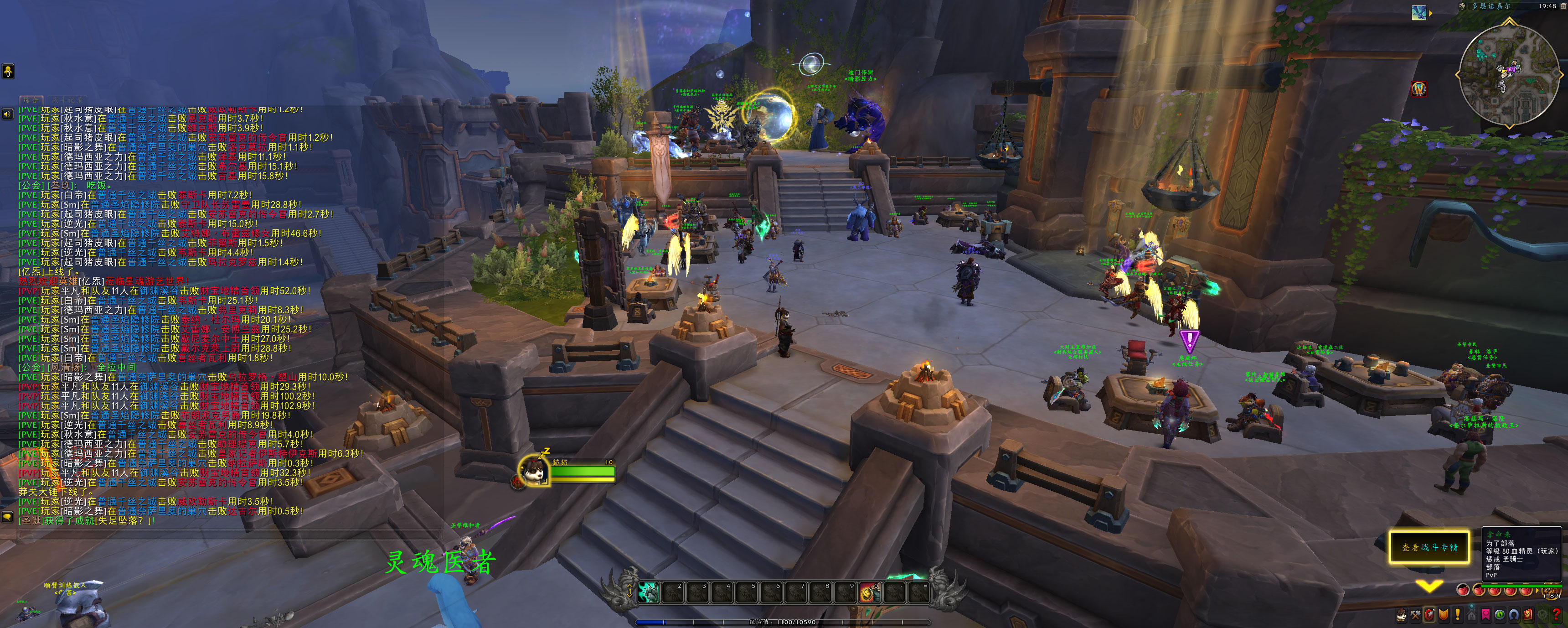Open the group finder green eye icon
Viewport: 1568px width, 628px height.
coord(1500,615)
